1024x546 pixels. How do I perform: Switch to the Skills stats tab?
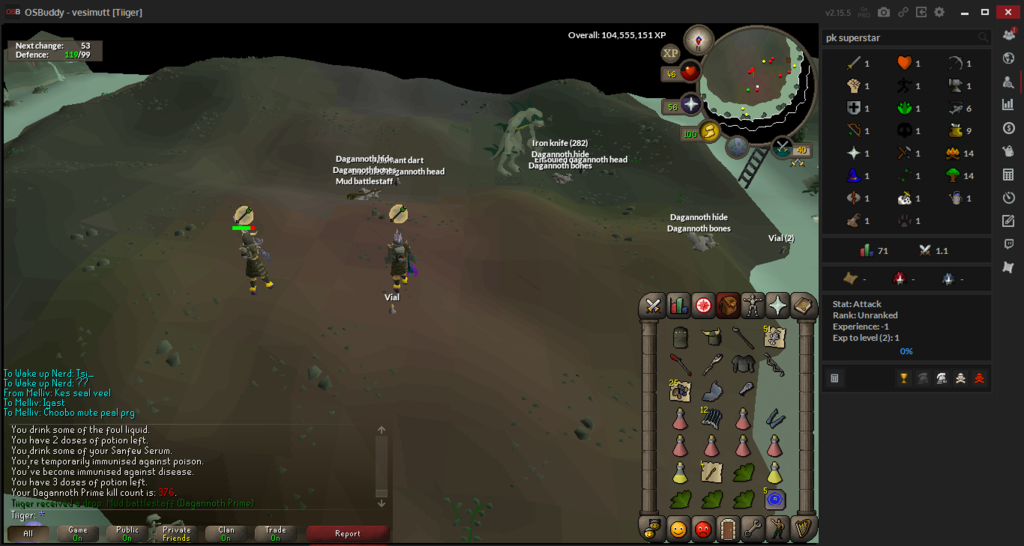[678, 305]
